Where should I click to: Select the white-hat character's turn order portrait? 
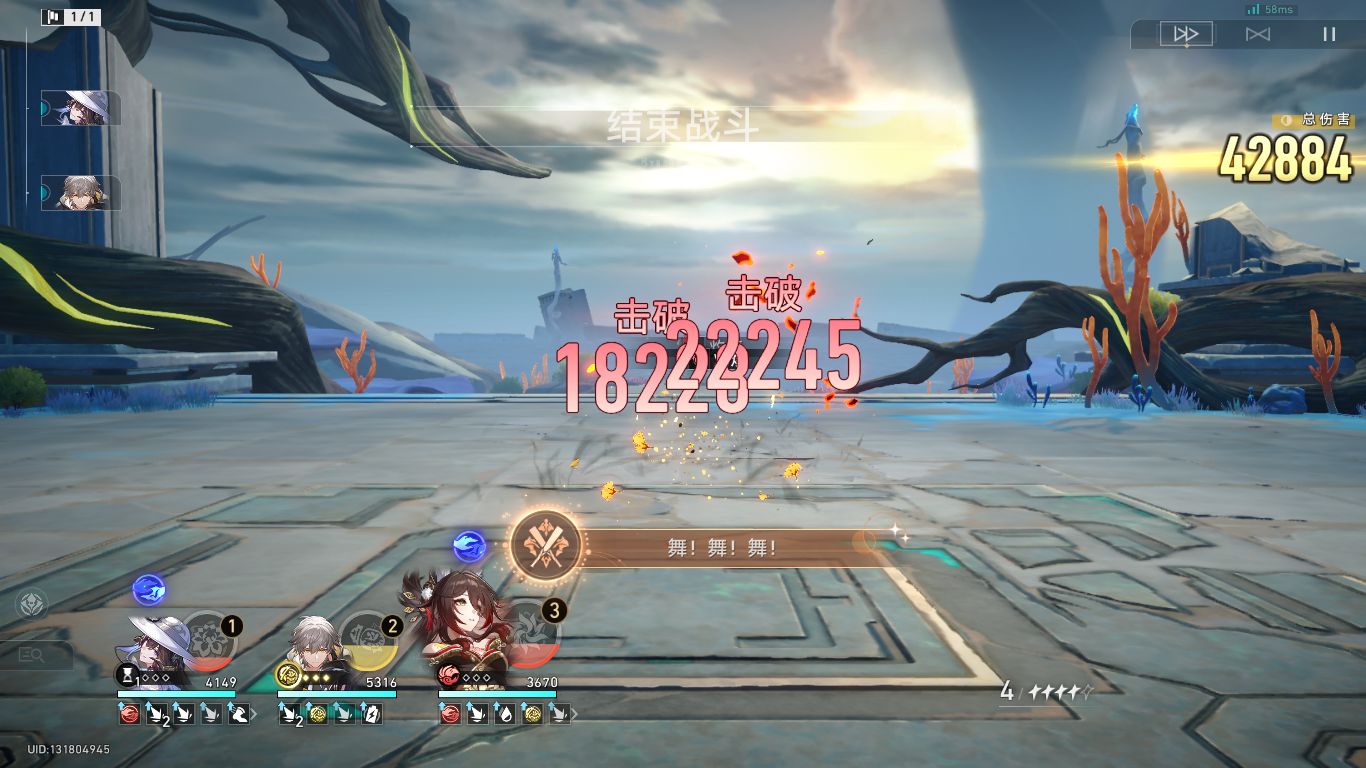pyautogui.click(x=80, y=108)
